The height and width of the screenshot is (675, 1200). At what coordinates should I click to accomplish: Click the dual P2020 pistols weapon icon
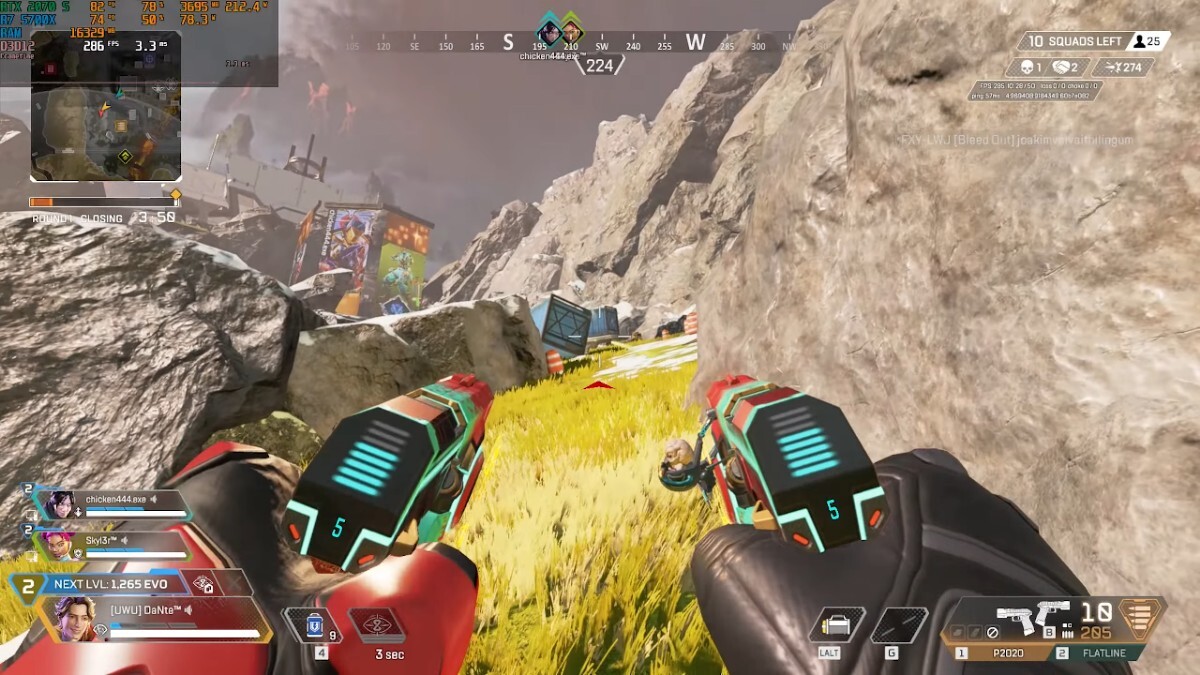pos(1031,617)
